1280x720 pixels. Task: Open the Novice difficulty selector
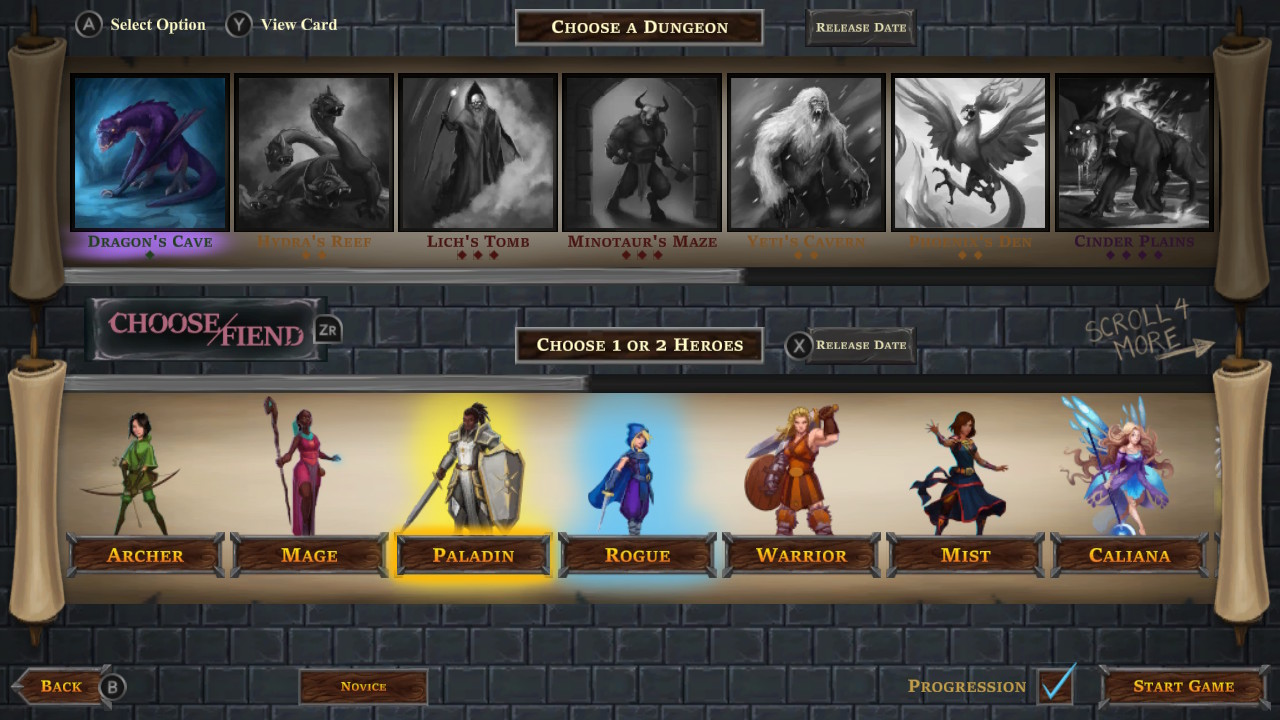pos(363,687)
